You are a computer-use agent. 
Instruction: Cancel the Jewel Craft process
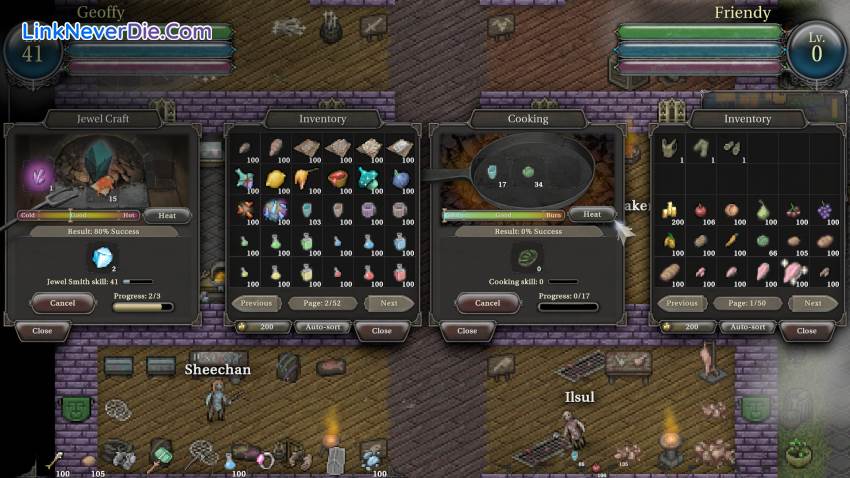point(62,302)
